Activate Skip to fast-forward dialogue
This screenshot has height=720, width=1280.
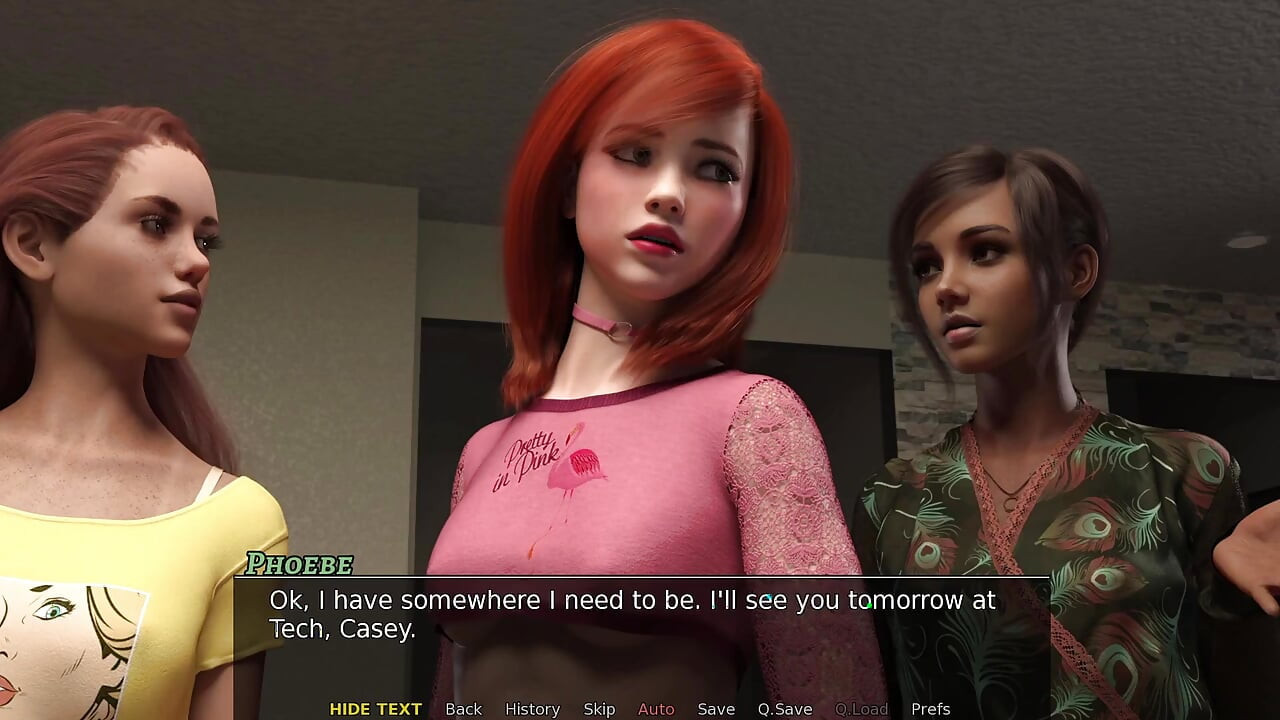(x=599, y=709)
